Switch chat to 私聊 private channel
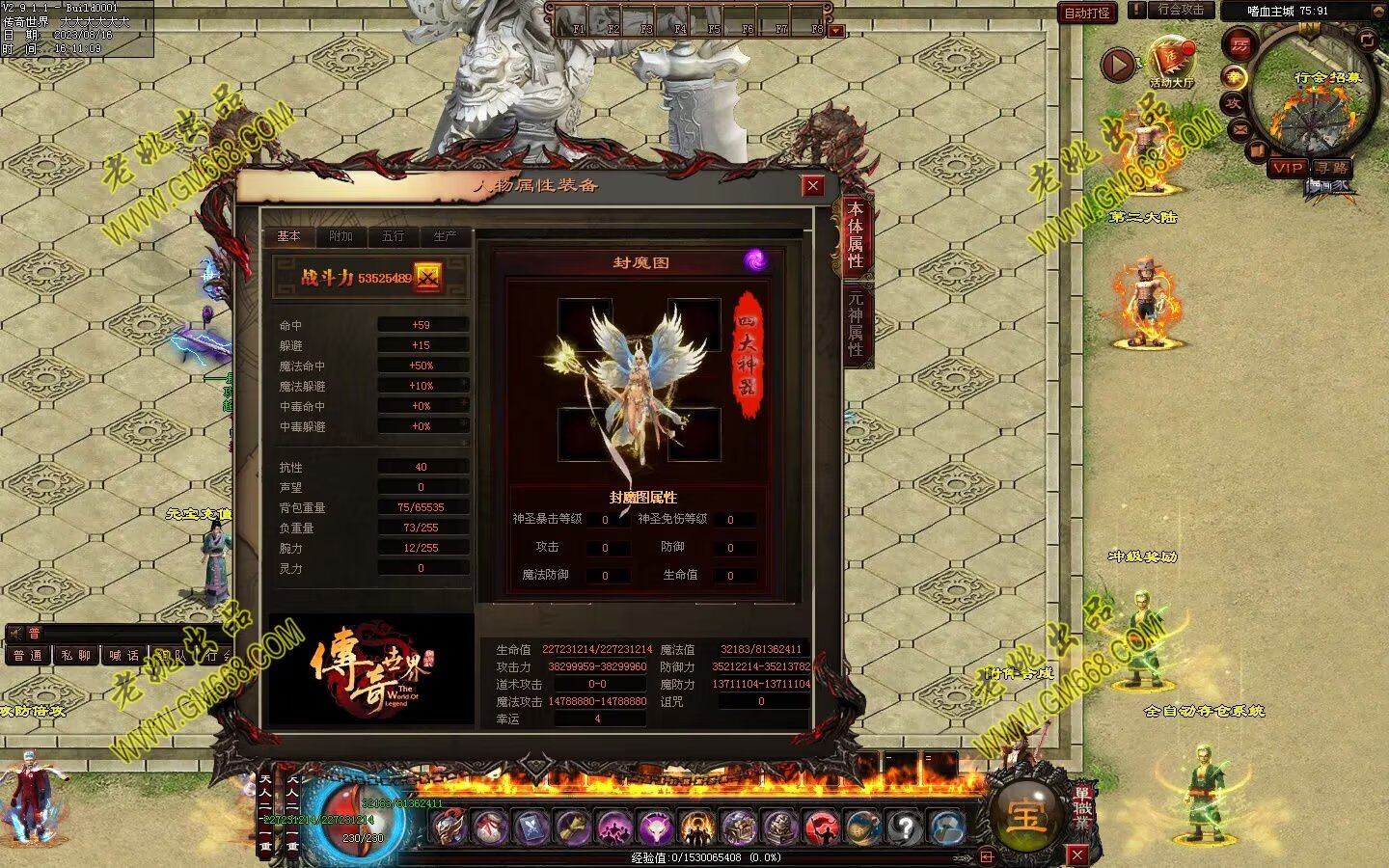1389x868 pixels. coord(75,656)
